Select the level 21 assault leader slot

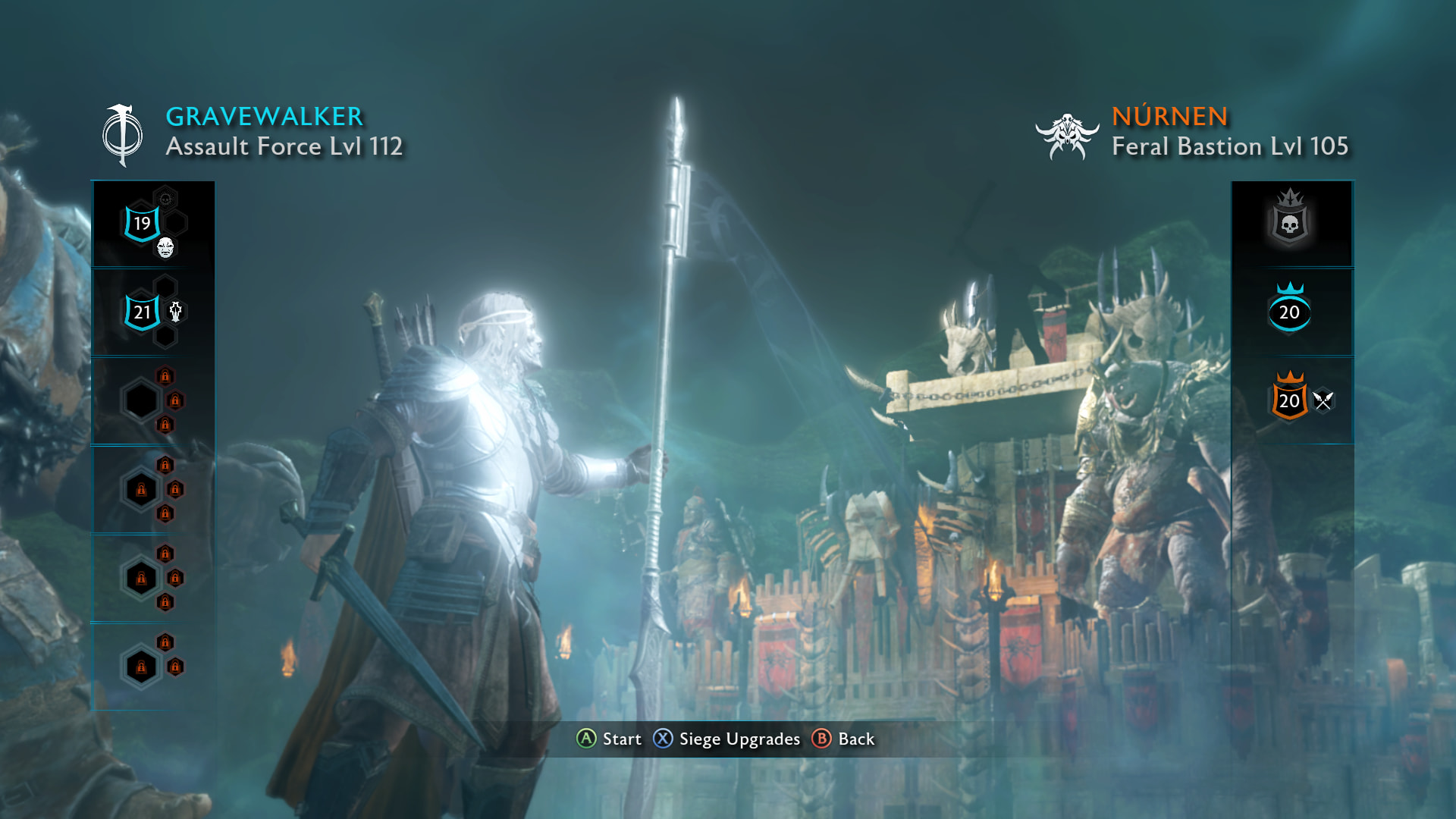point(142,312)
